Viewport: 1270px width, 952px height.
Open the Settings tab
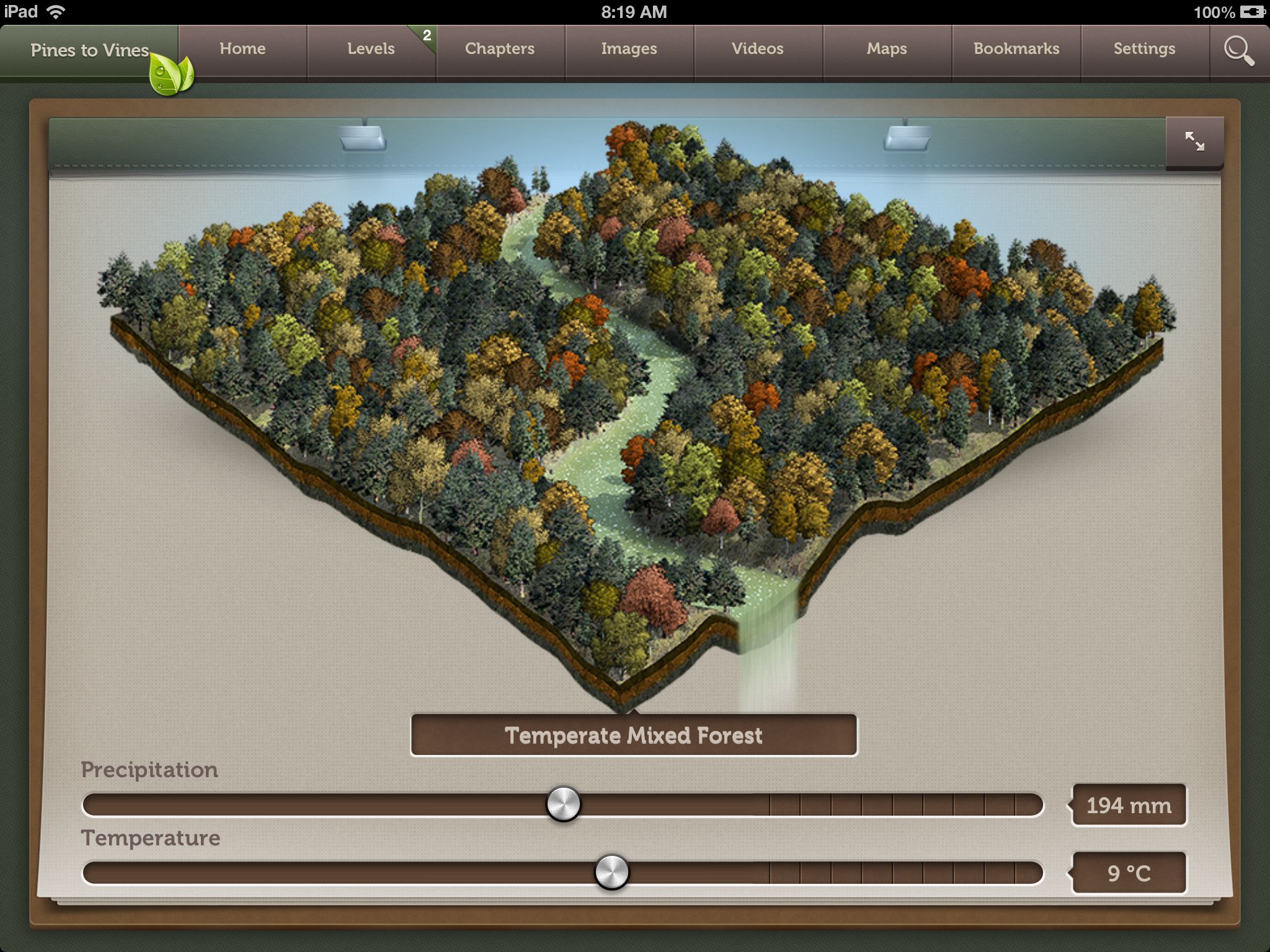(1145, 49)
